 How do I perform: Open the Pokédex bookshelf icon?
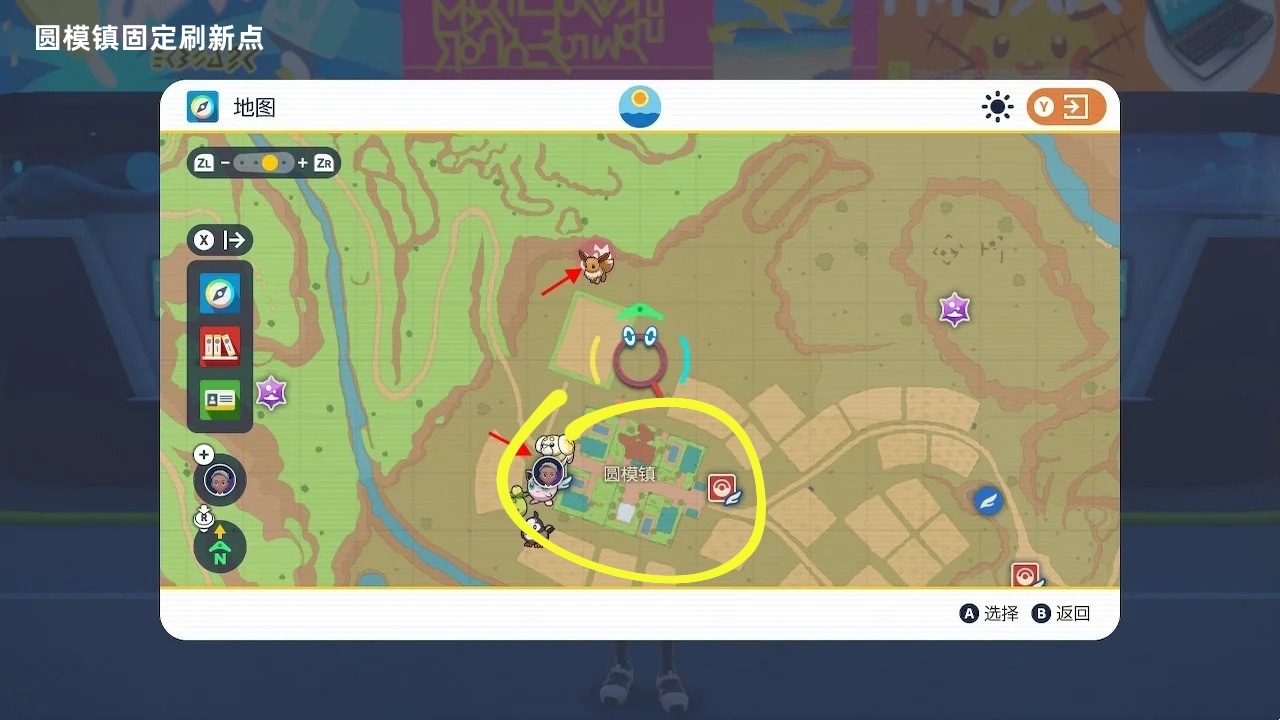[220, 346]
